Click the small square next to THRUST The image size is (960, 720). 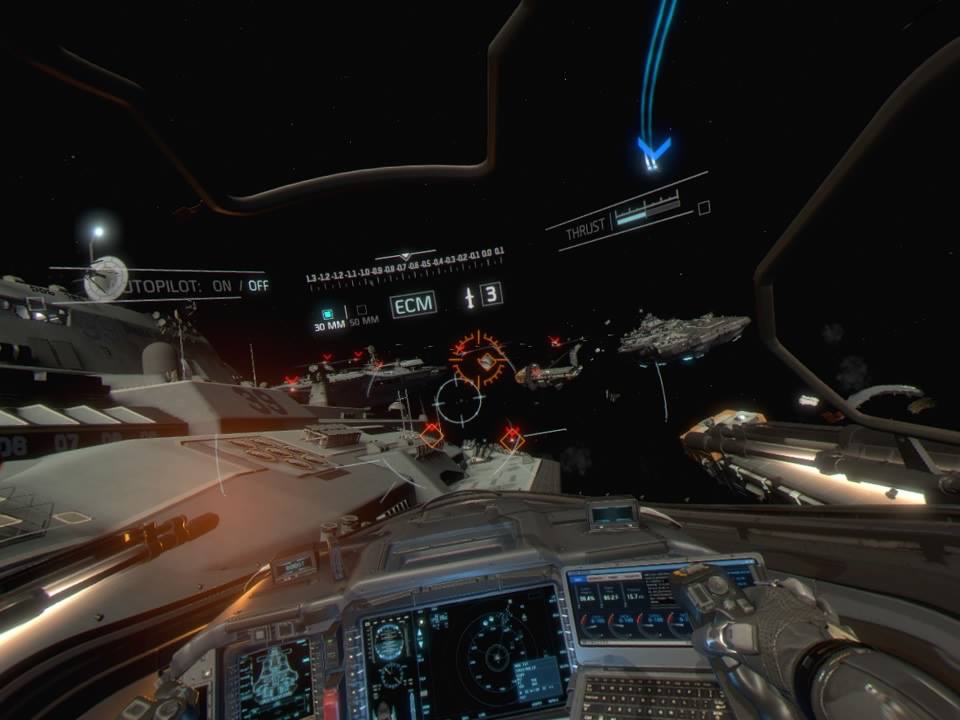point(704,208)
